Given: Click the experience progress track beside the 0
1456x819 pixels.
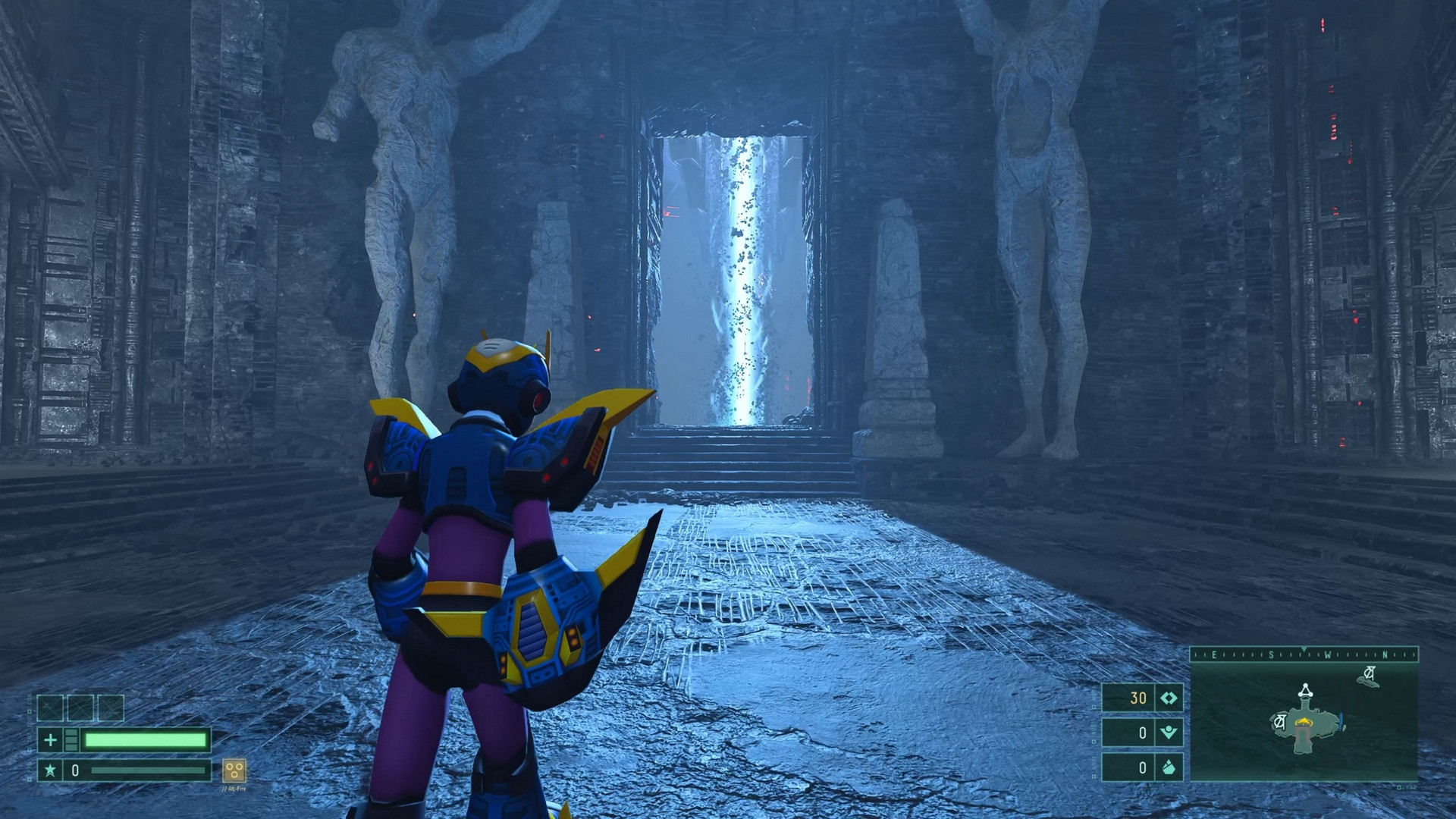Looking at the screenshot, I should [148, 771].
